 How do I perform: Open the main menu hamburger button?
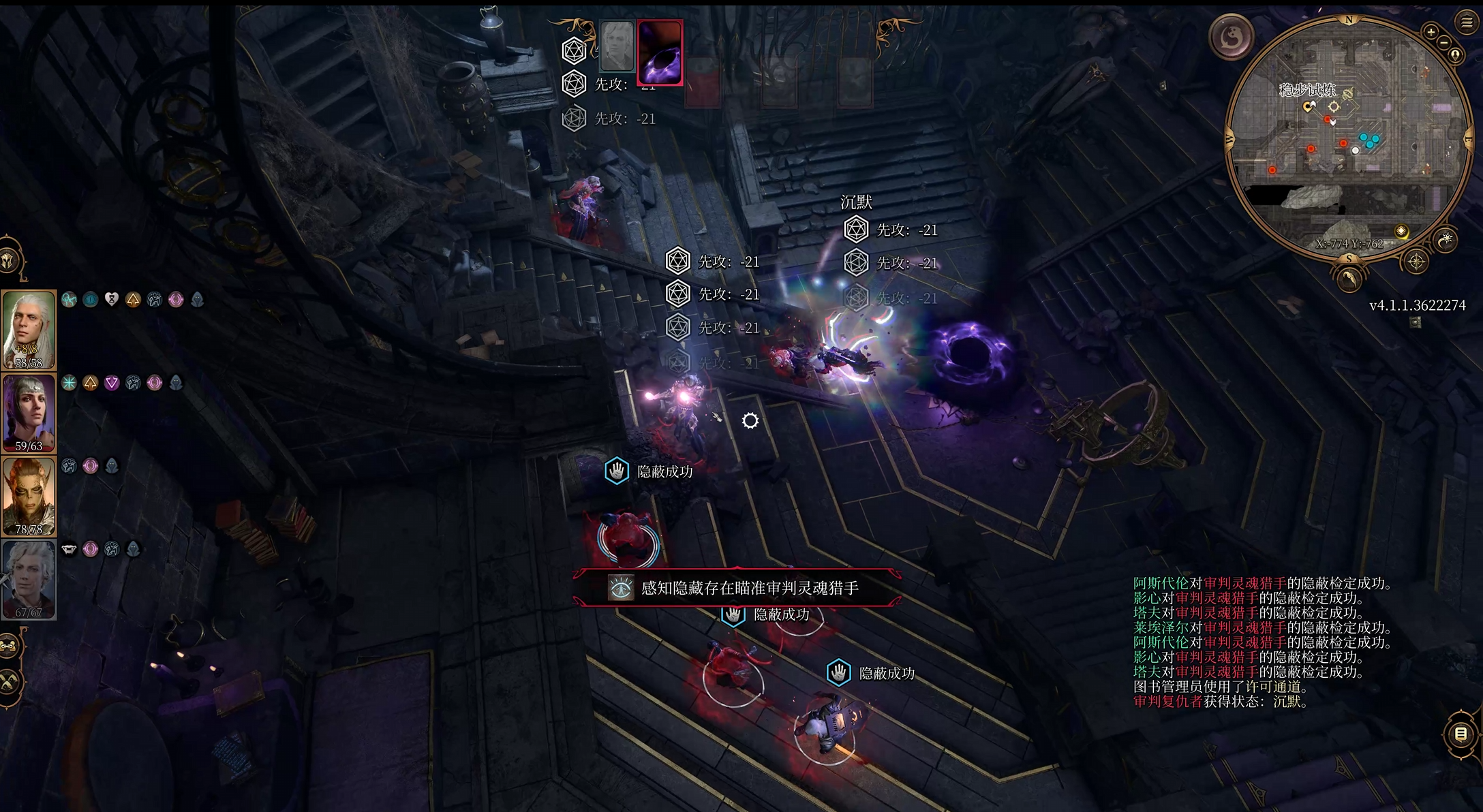[1467, 22]
